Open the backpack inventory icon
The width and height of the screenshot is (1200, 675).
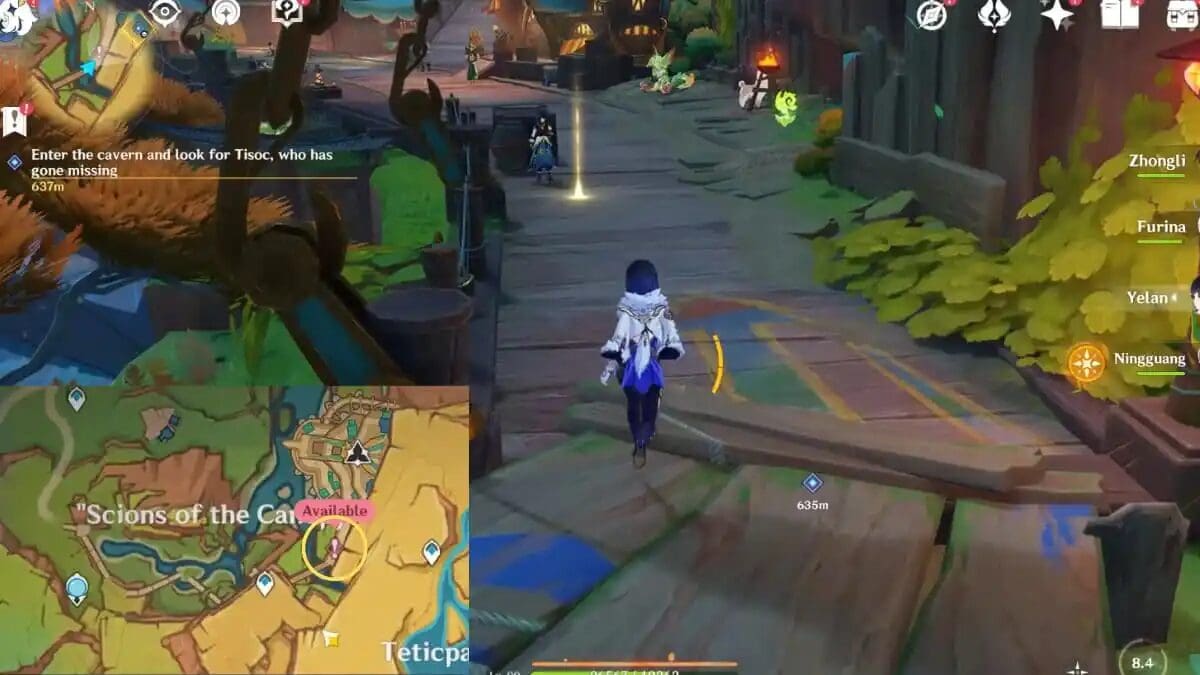(1182, 14)
